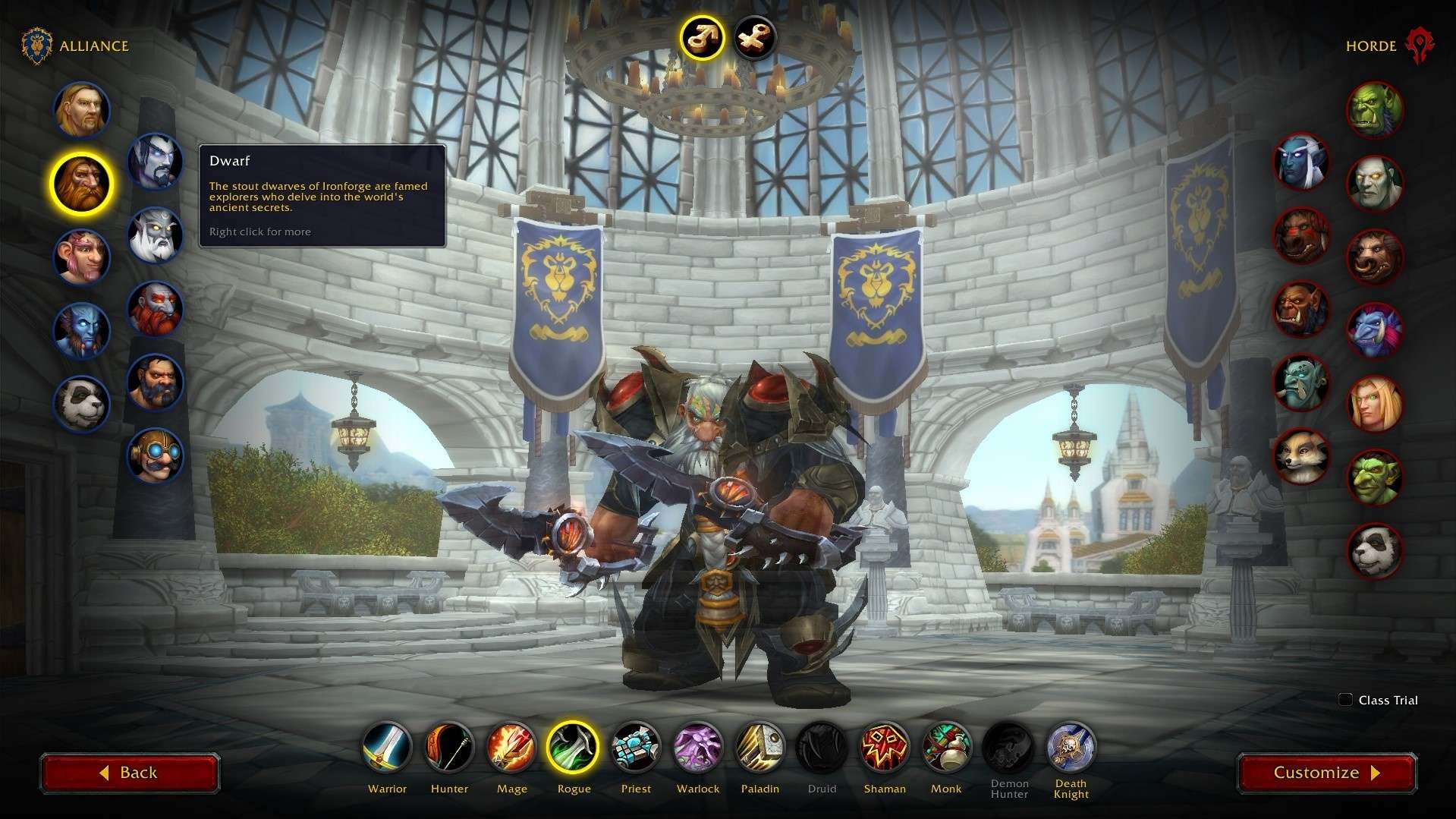
Task: Proceed with the Customize button
Action: tap(1326, 773)
